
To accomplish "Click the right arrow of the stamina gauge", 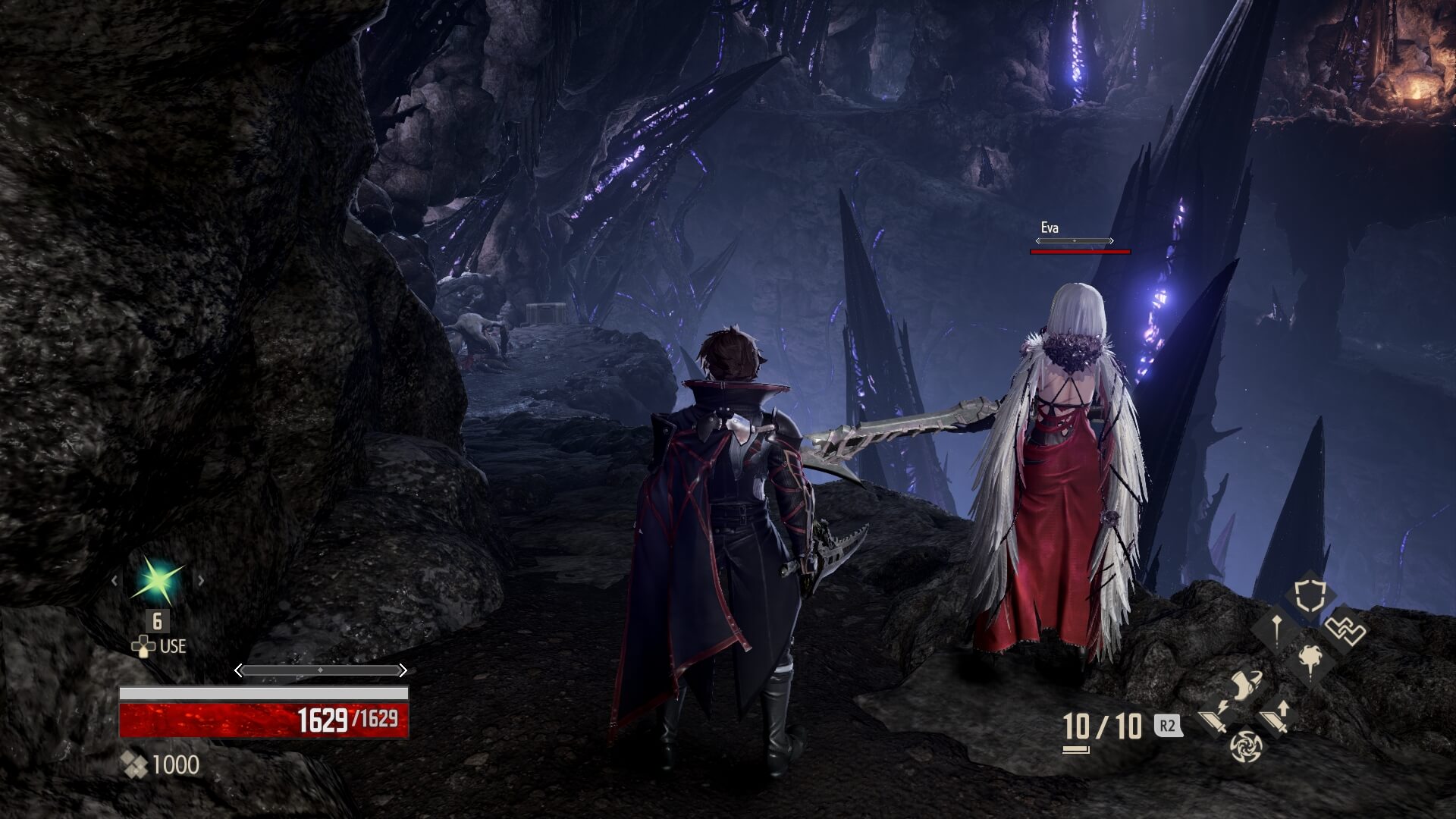I will pos(403,672).
